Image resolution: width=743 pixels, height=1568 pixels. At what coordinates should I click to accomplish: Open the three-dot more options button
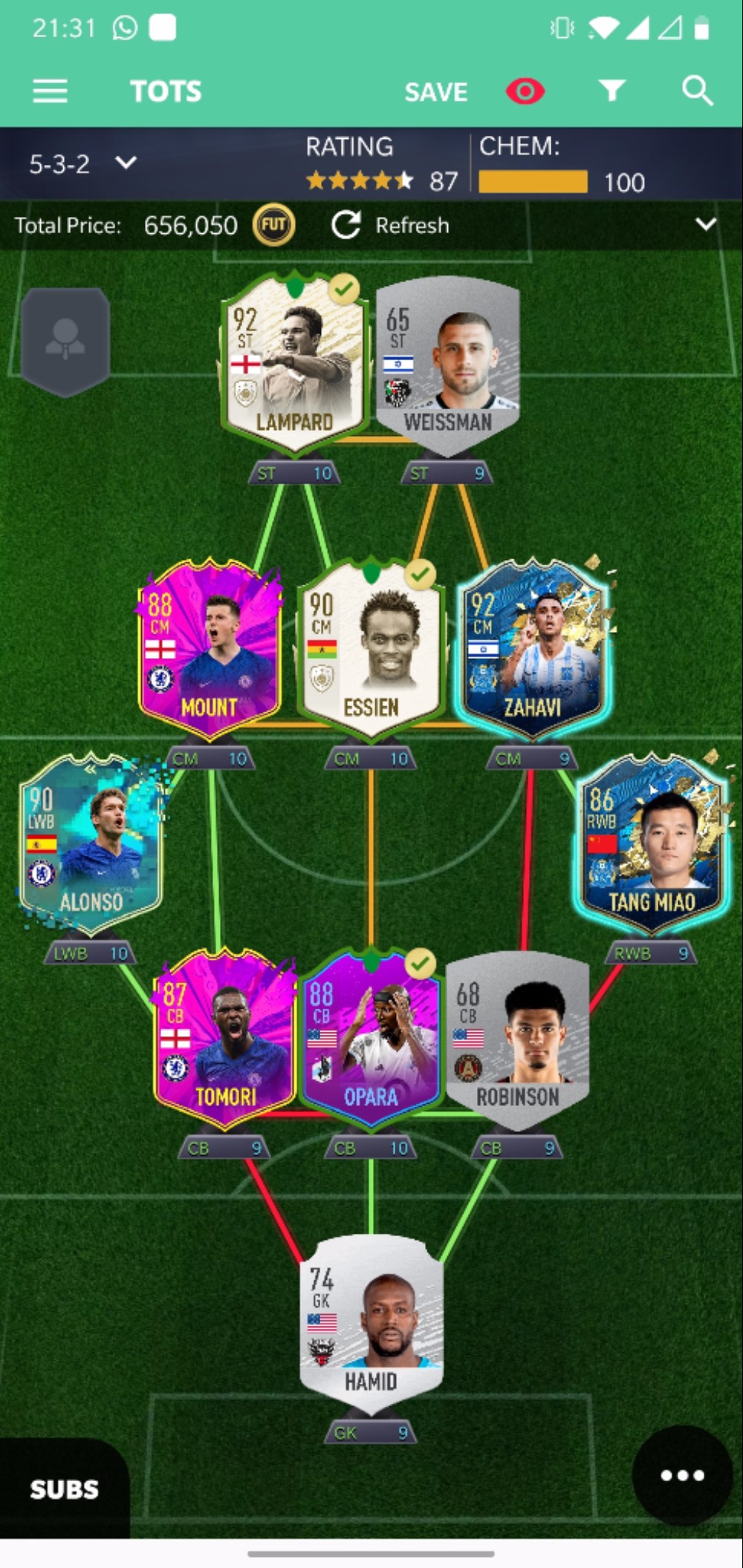tap(682, 1475)
